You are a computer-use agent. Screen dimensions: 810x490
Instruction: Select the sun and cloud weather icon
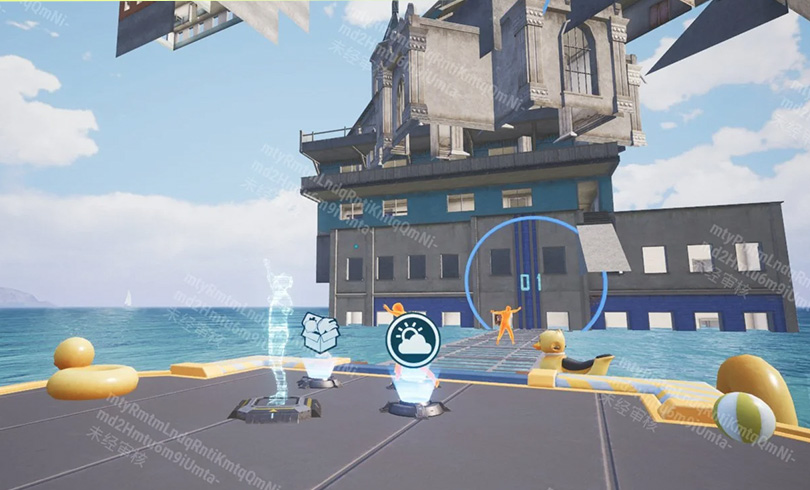pos(413,341)
